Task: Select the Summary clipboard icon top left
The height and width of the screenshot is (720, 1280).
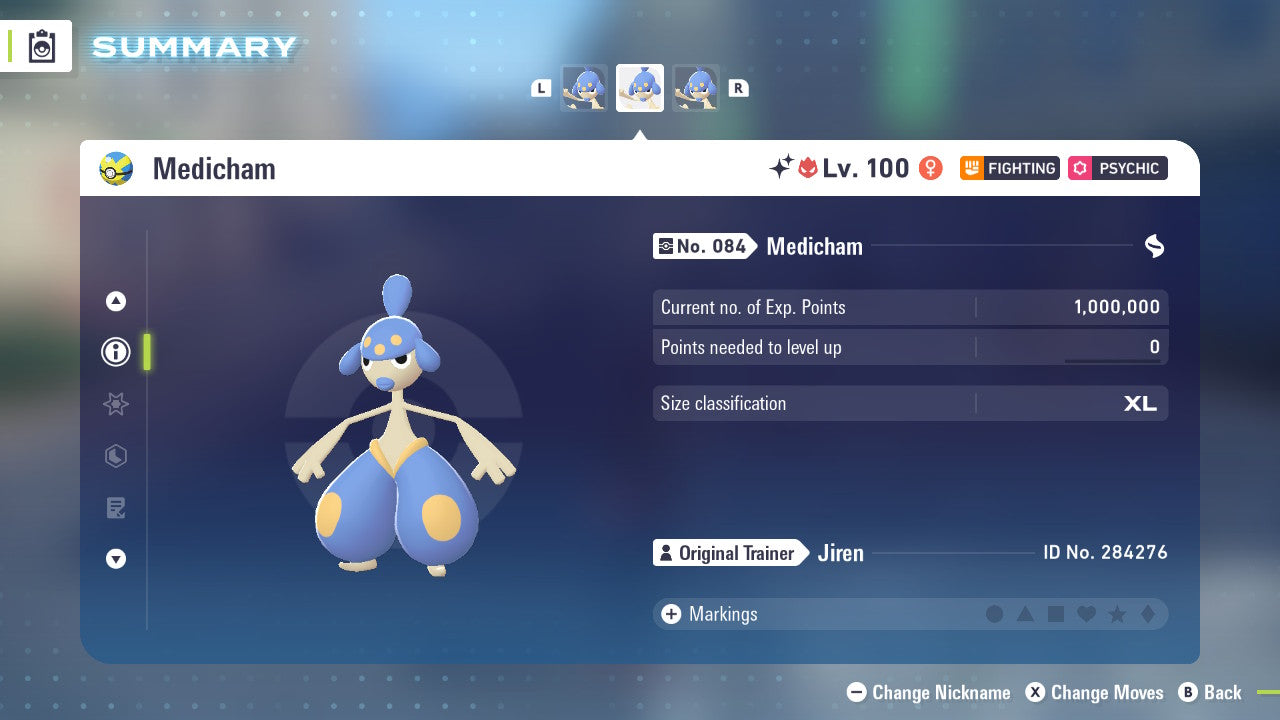Action: [41, 46]
